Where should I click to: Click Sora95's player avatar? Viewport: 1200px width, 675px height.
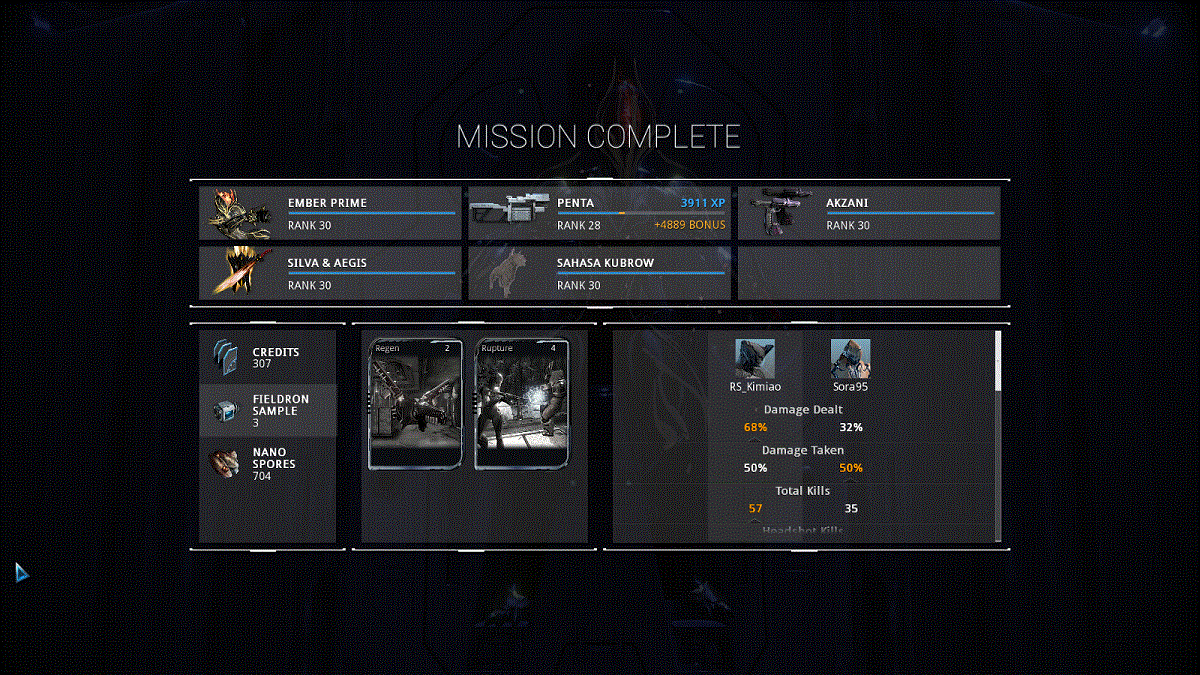(850, 358)
